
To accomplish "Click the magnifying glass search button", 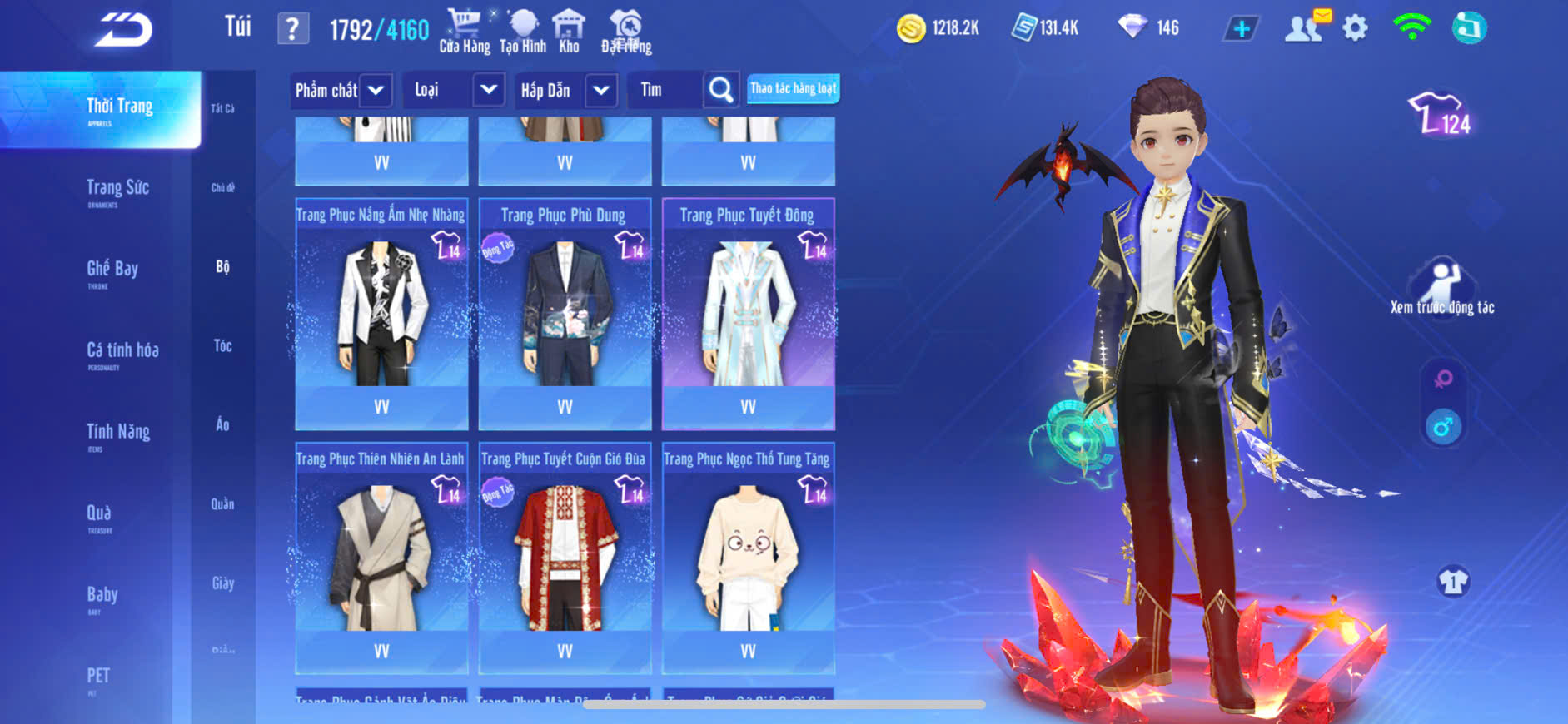I will click(x=721, y=90).
